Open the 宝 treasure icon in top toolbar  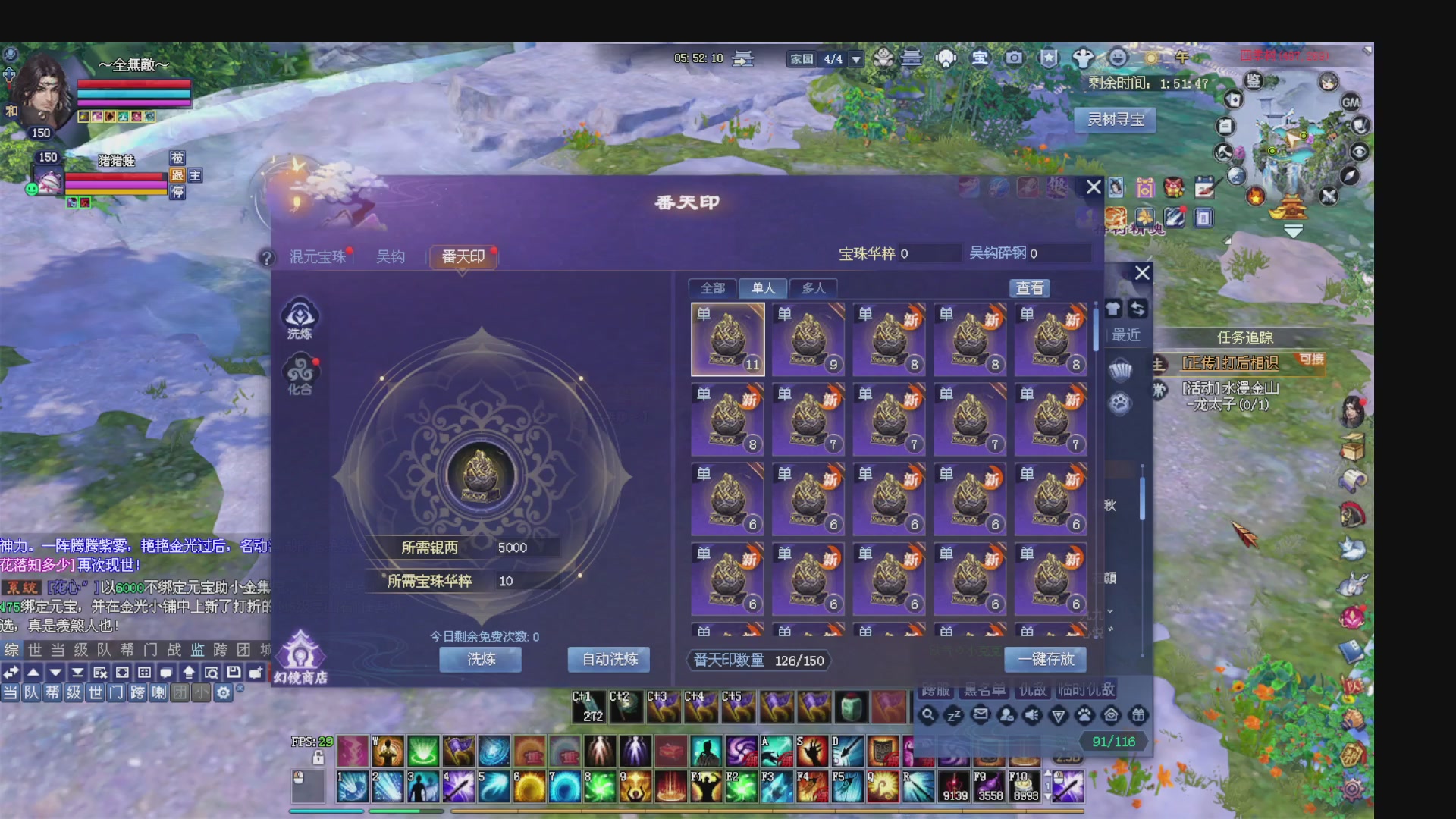pyautogui.click(x=981, y=58)
